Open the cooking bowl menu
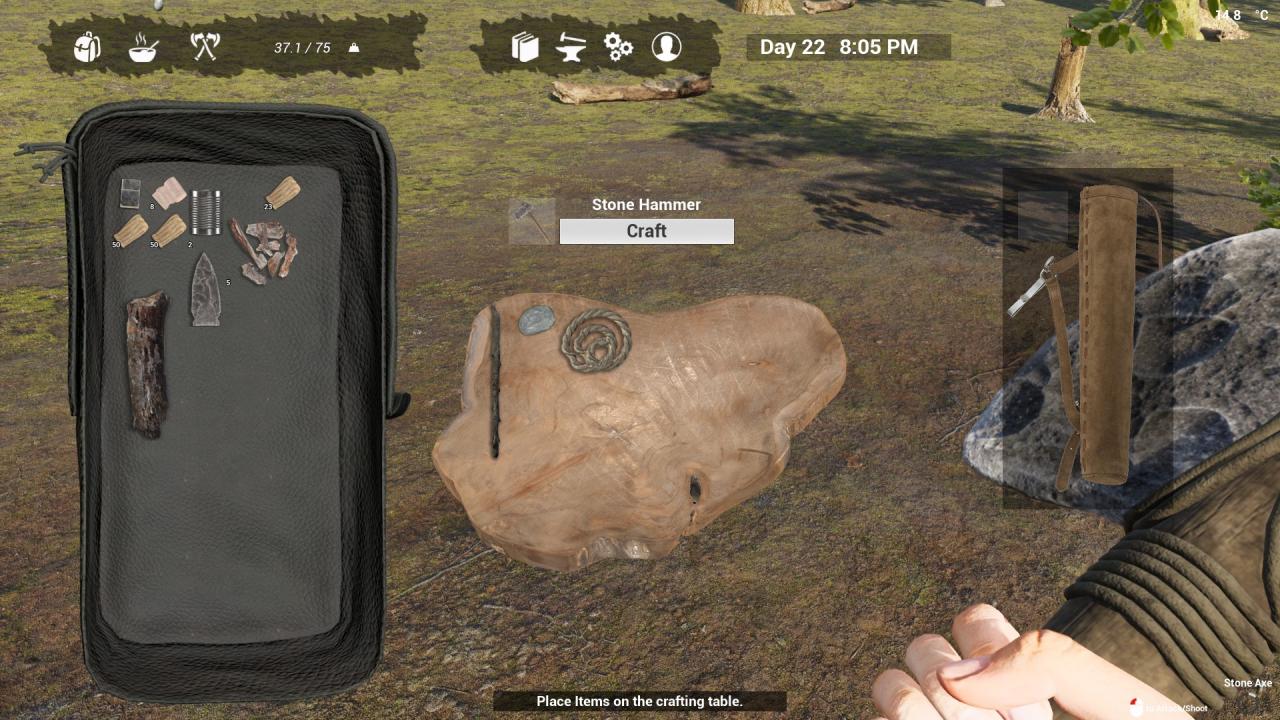This screenshot has height=720, width=1280. pos(143,47)
